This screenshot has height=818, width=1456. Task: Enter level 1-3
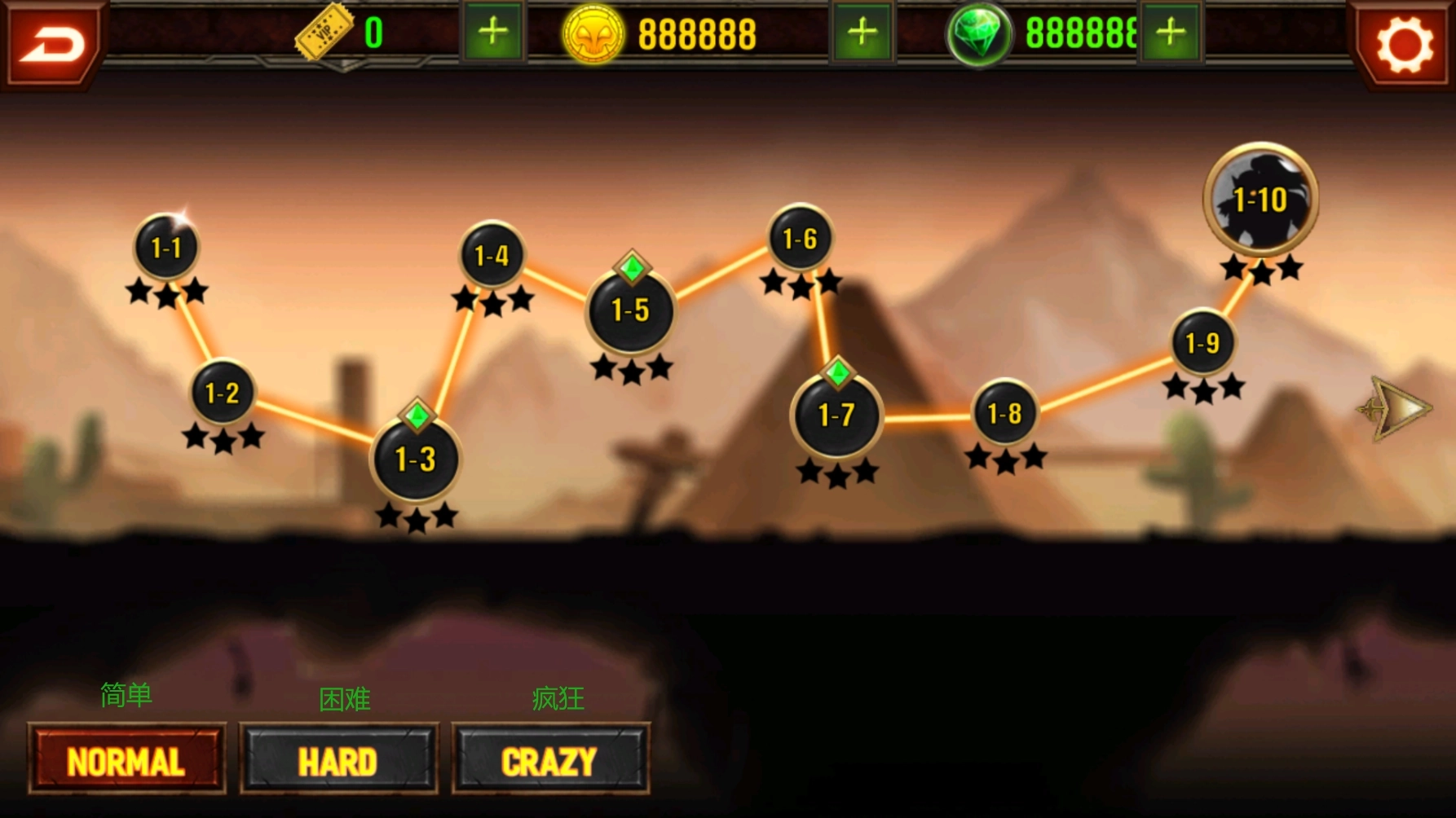coord(416,460)
